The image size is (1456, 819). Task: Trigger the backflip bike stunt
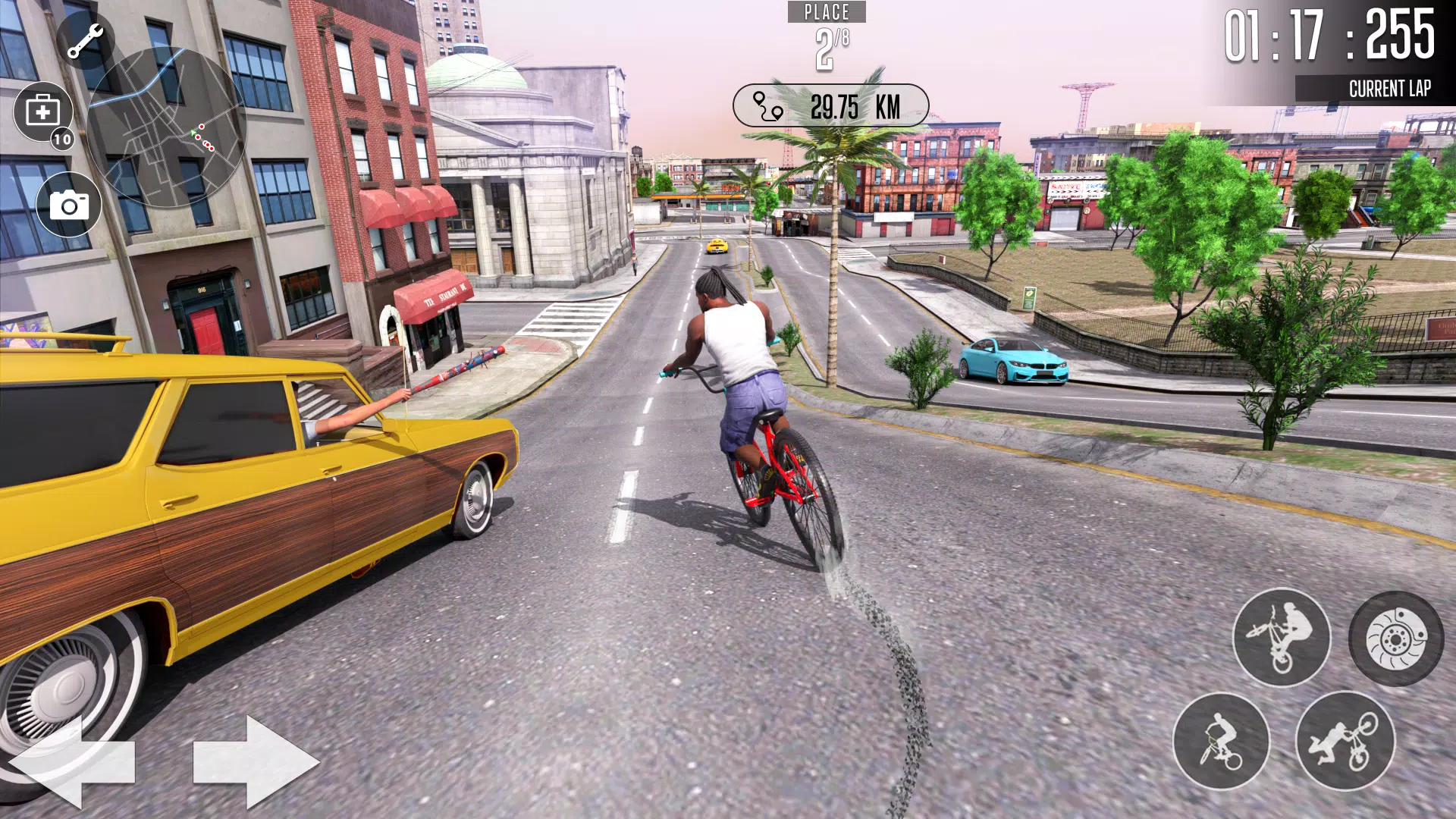[1345, 741]
